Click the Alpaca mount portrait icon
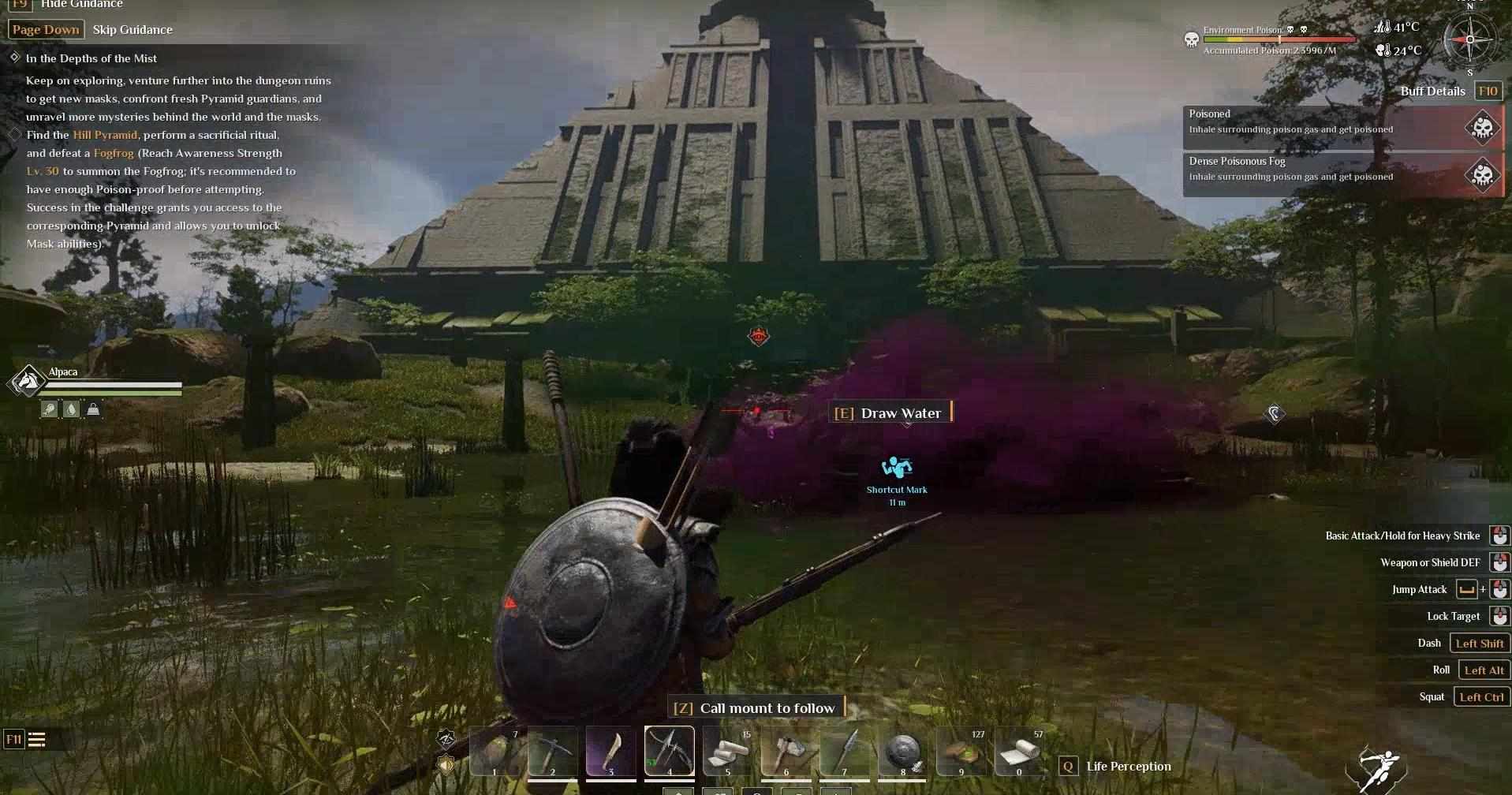Image resolution: width=1512 pixels, height=795 pixels. tap(28, 382)
